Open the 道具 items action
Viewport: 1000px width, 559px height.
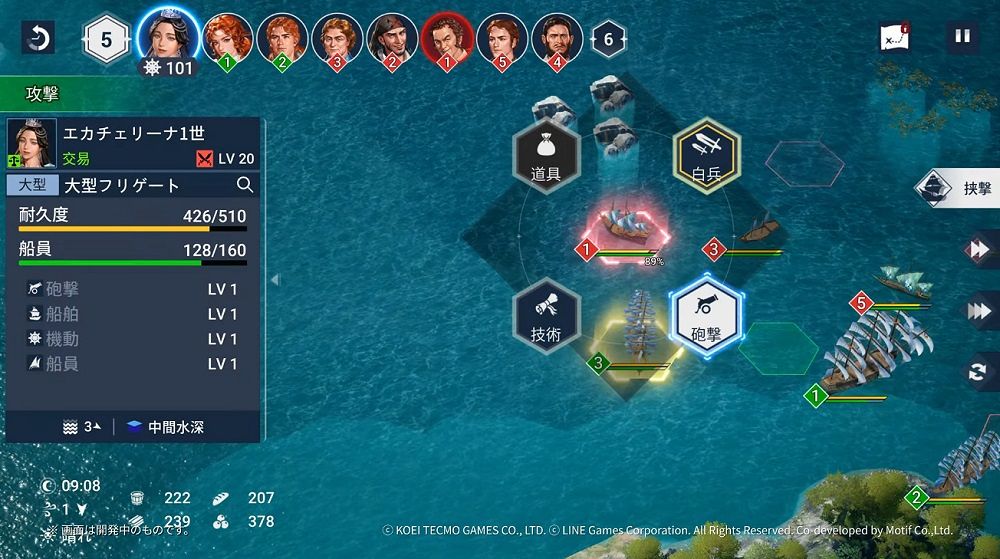[546, 155]
